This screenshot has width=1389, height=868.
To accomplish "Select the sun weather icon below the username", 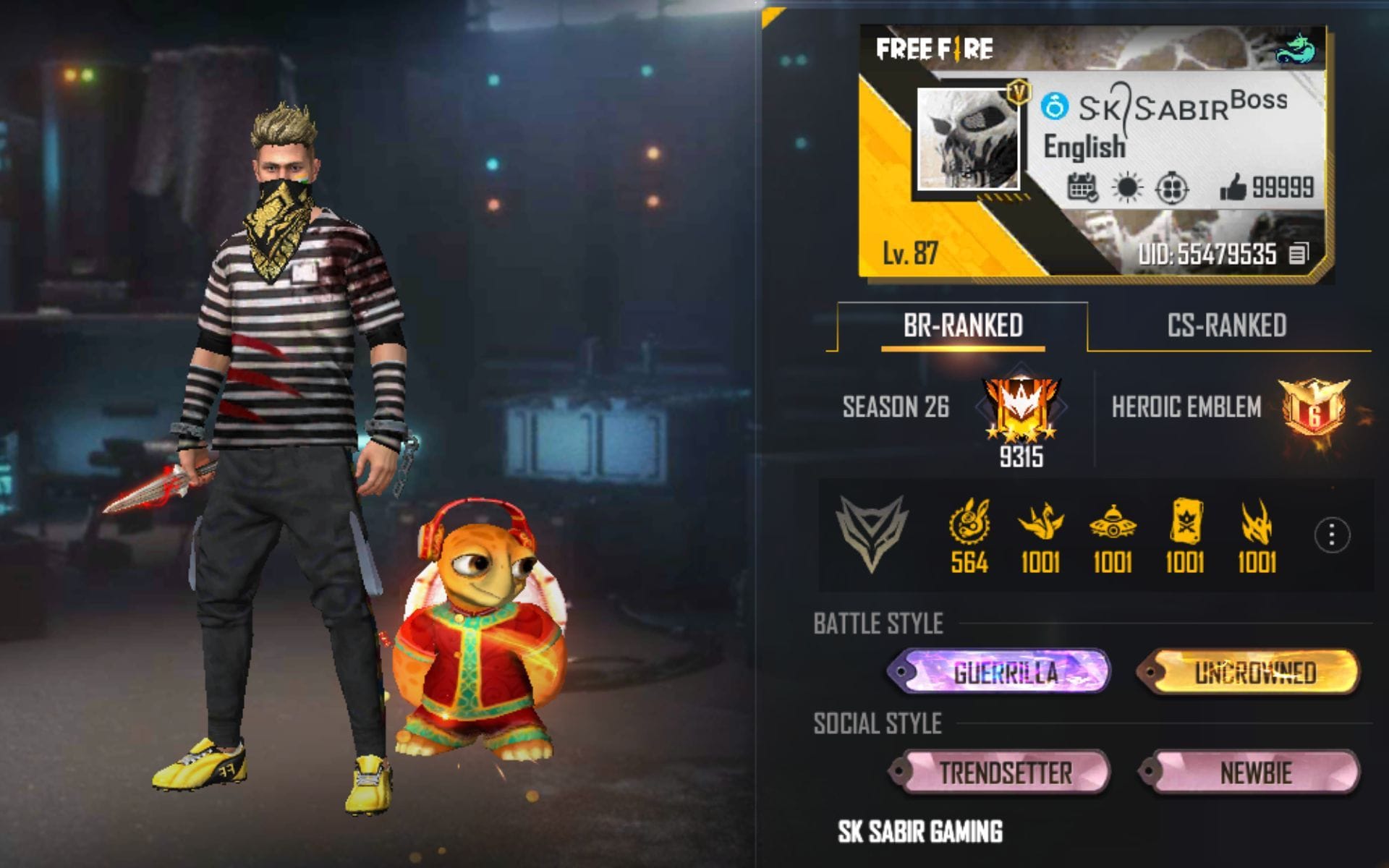I will point(1127,187).
